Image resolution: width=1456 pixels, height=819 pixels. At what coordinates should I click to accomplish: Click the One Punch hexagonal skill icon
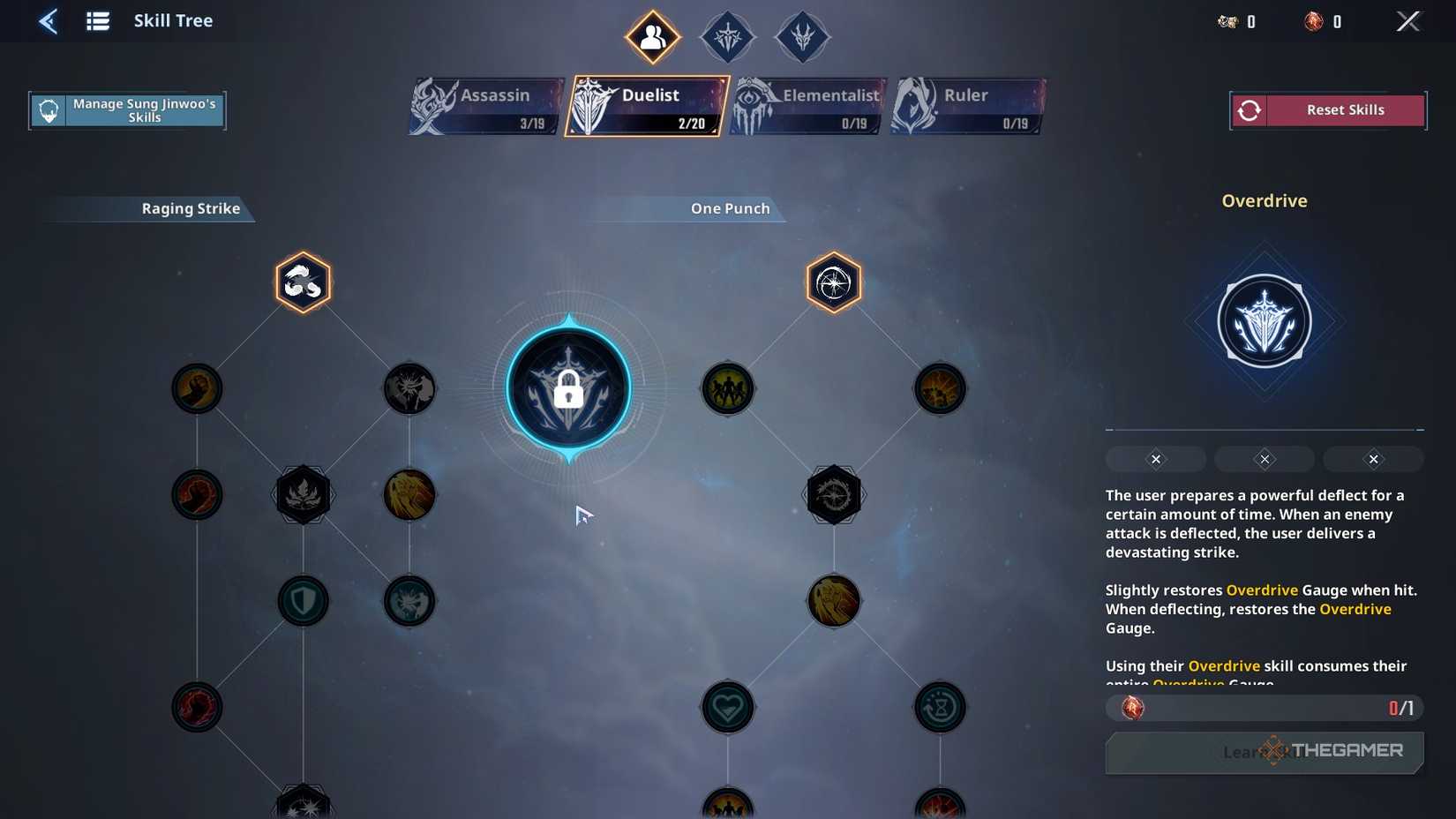point(833,282)
